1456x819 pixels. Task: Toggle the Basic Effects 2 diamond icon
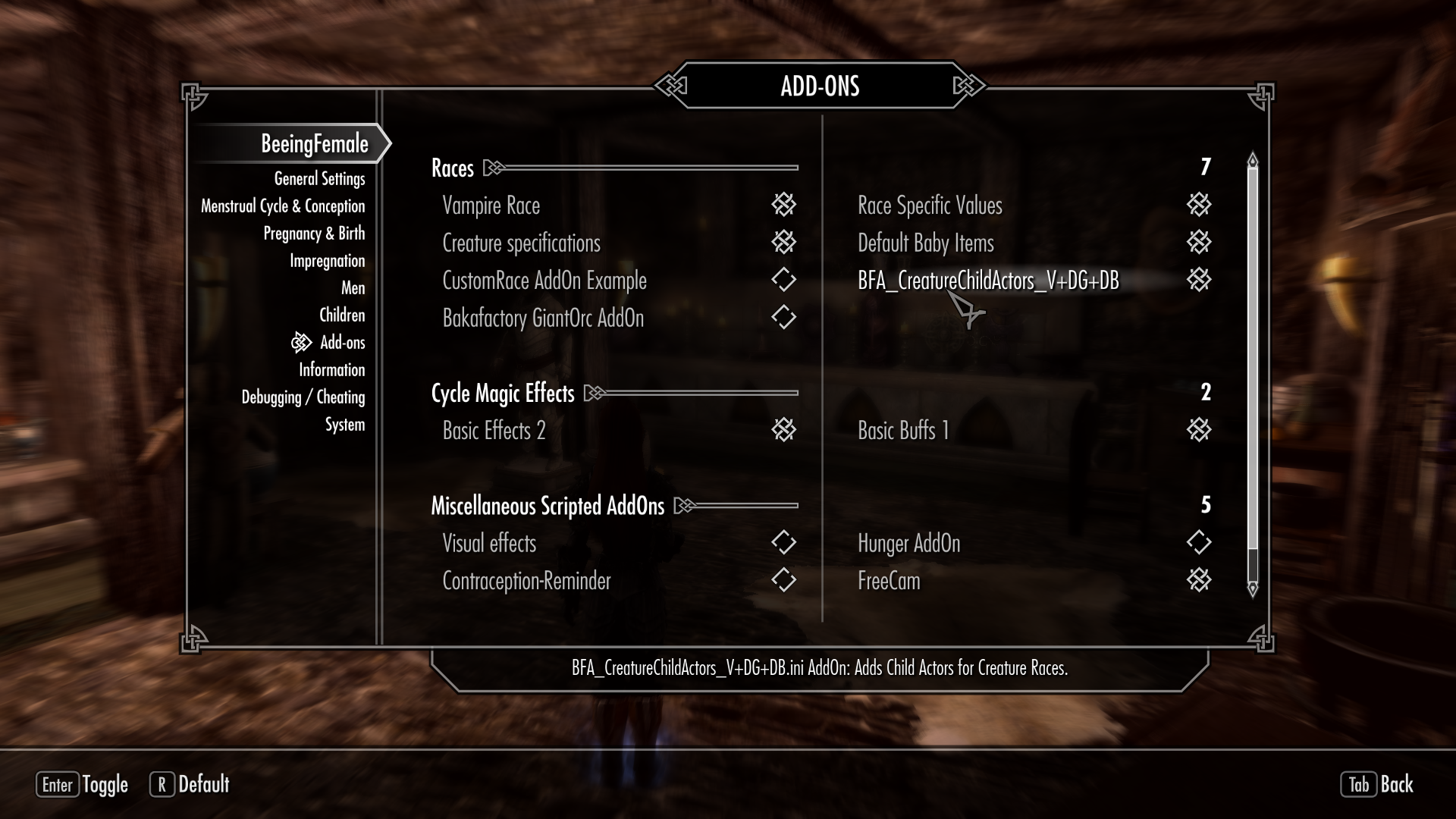coord(784,430)
